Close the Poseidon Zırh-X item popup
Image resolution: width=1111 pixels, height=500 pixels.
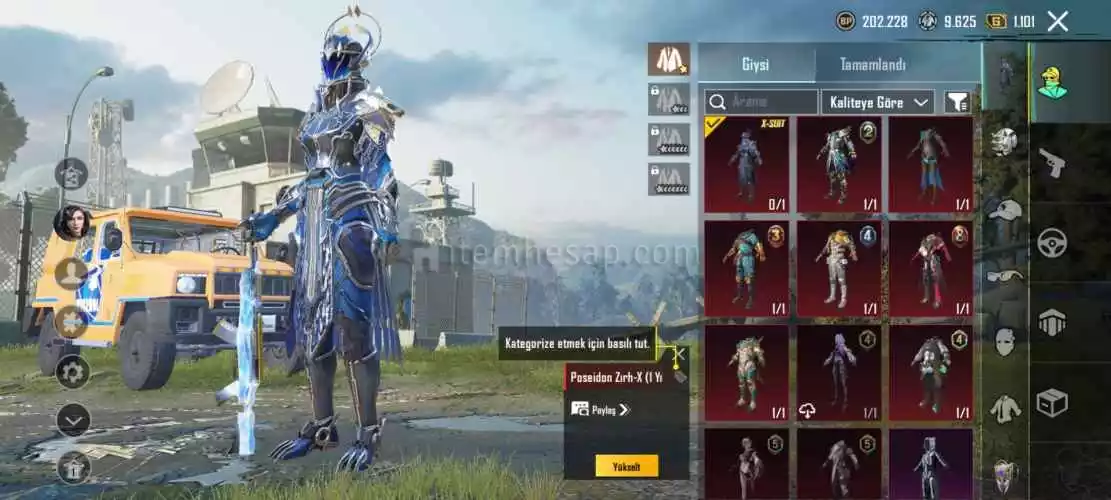[679, 354]
